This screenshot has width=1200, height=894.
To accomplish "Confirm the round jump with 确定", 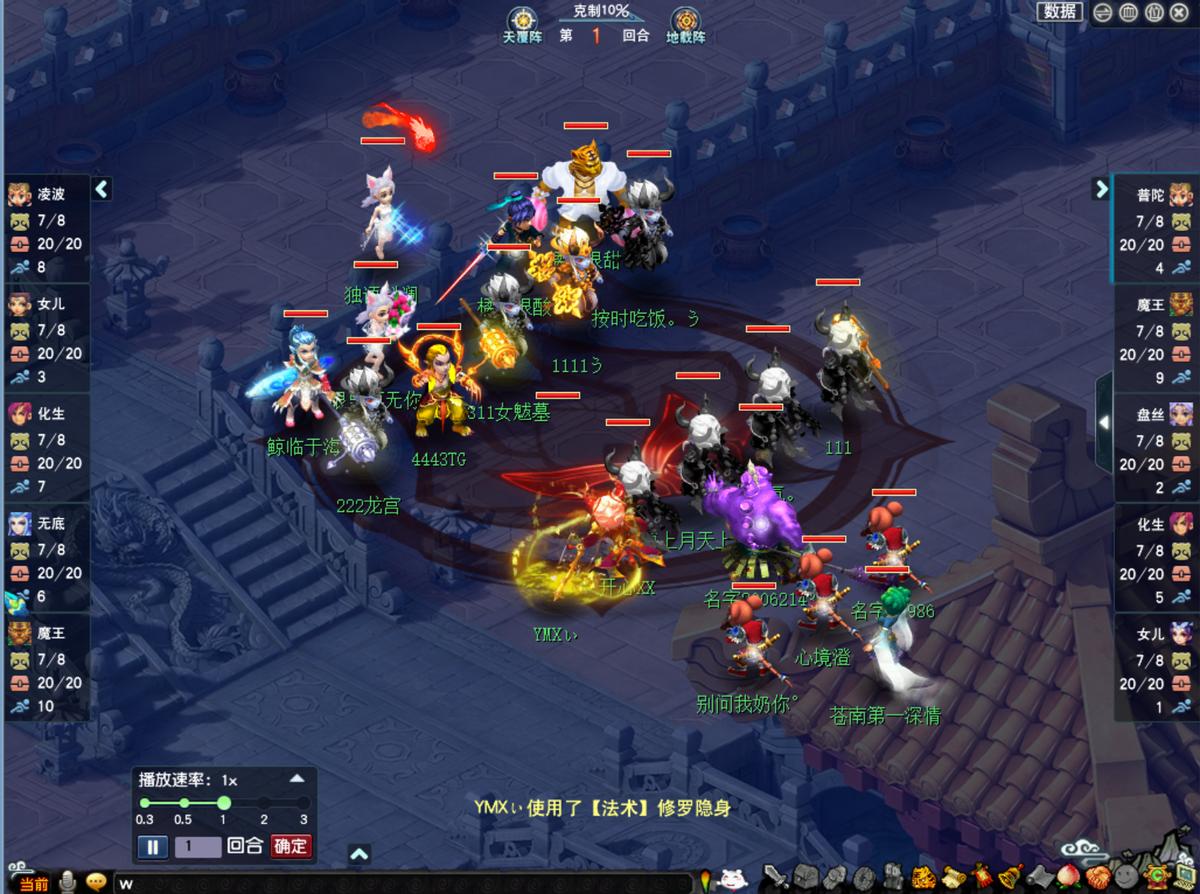I will [x=291, y=846].
